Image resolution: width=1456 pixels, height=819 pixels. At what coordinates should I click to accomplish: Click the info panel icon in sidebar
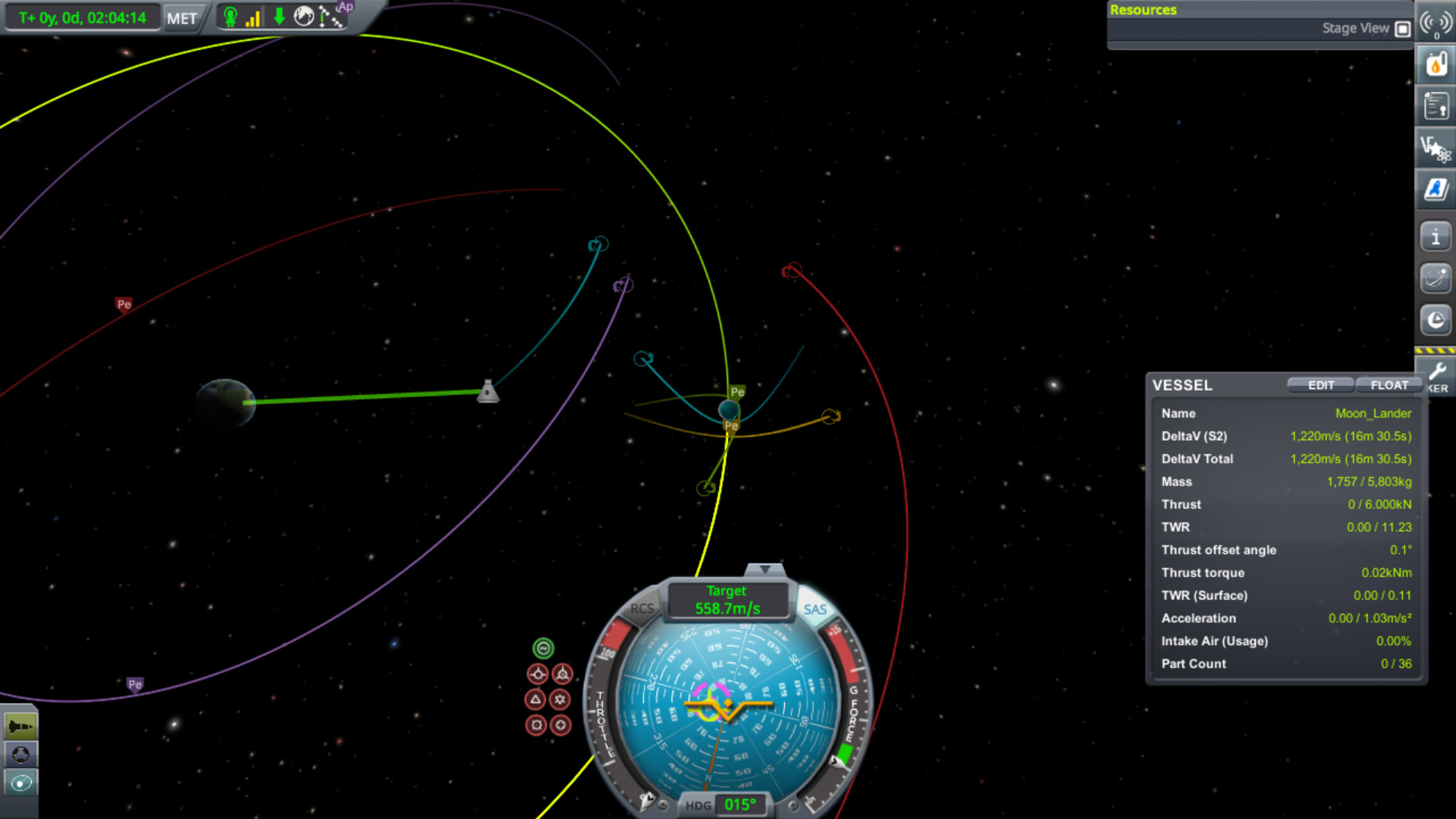[1436, 236]
